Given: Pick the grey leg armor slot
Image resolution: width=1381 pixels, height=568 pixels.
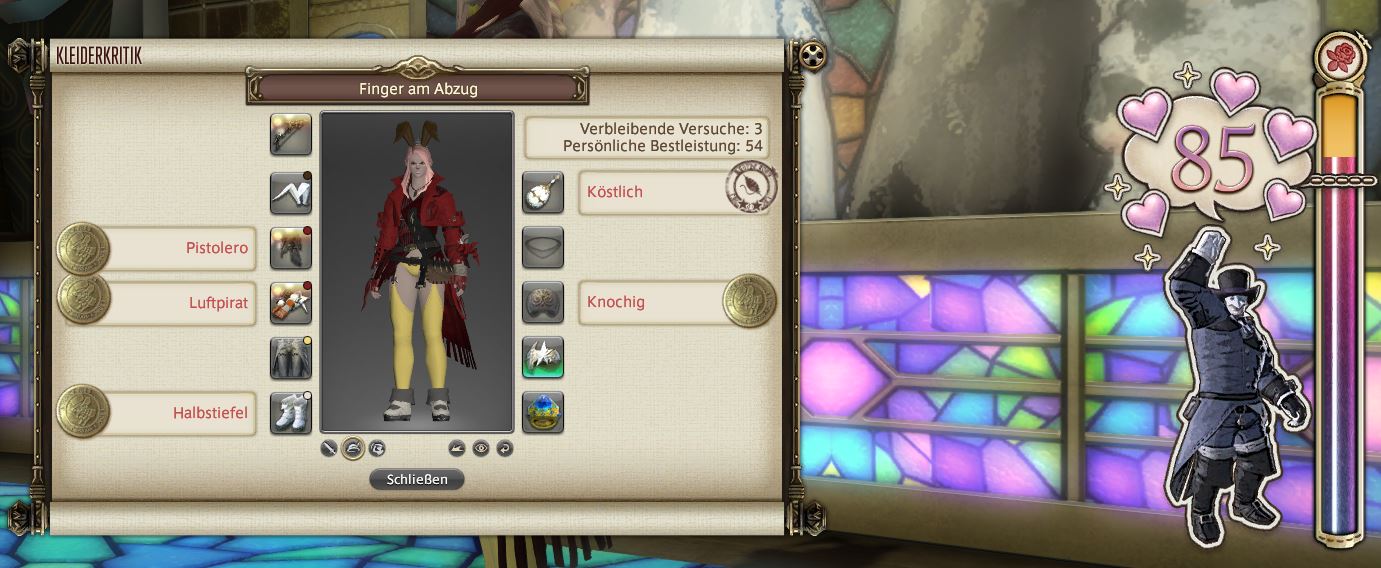Looking at the screenshot, I should tap(291, 358).
